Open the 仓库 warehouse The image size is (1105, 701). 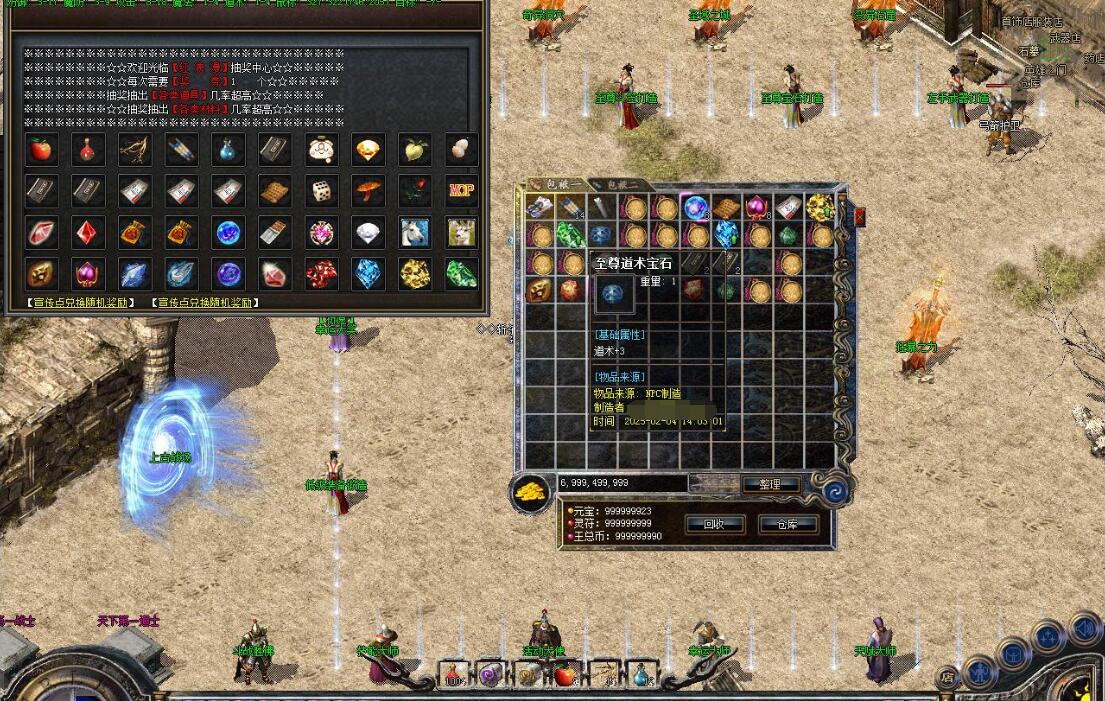(789, 524)
